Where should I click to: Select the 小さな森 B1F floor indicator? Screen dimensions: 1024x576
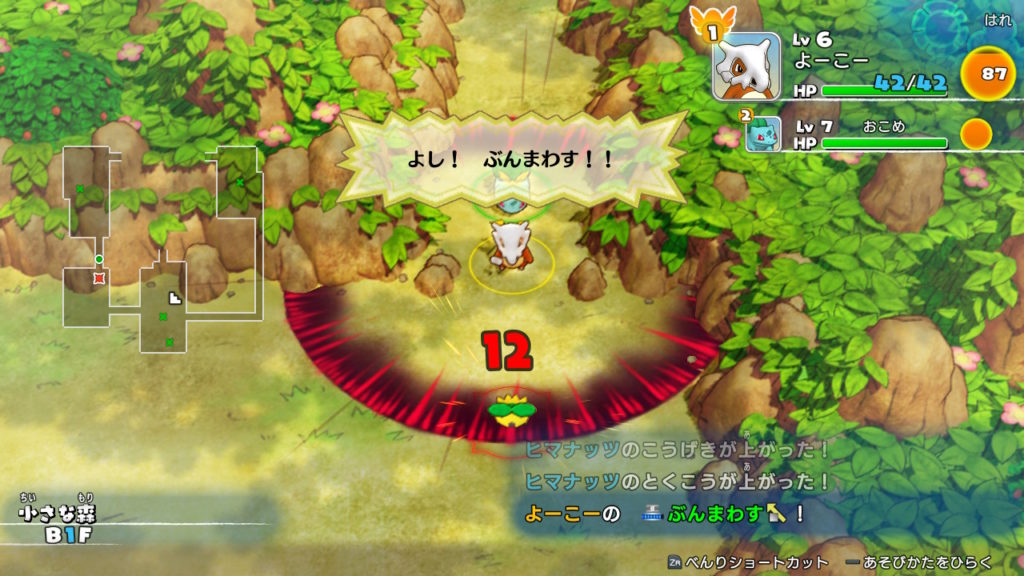[x=58, y=524]
